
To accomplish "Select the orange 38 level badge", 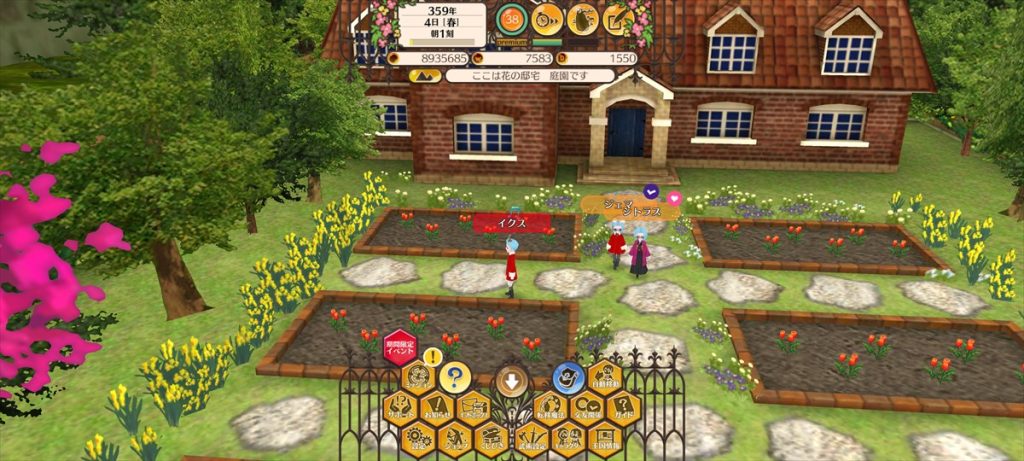I will click(512, 20).
